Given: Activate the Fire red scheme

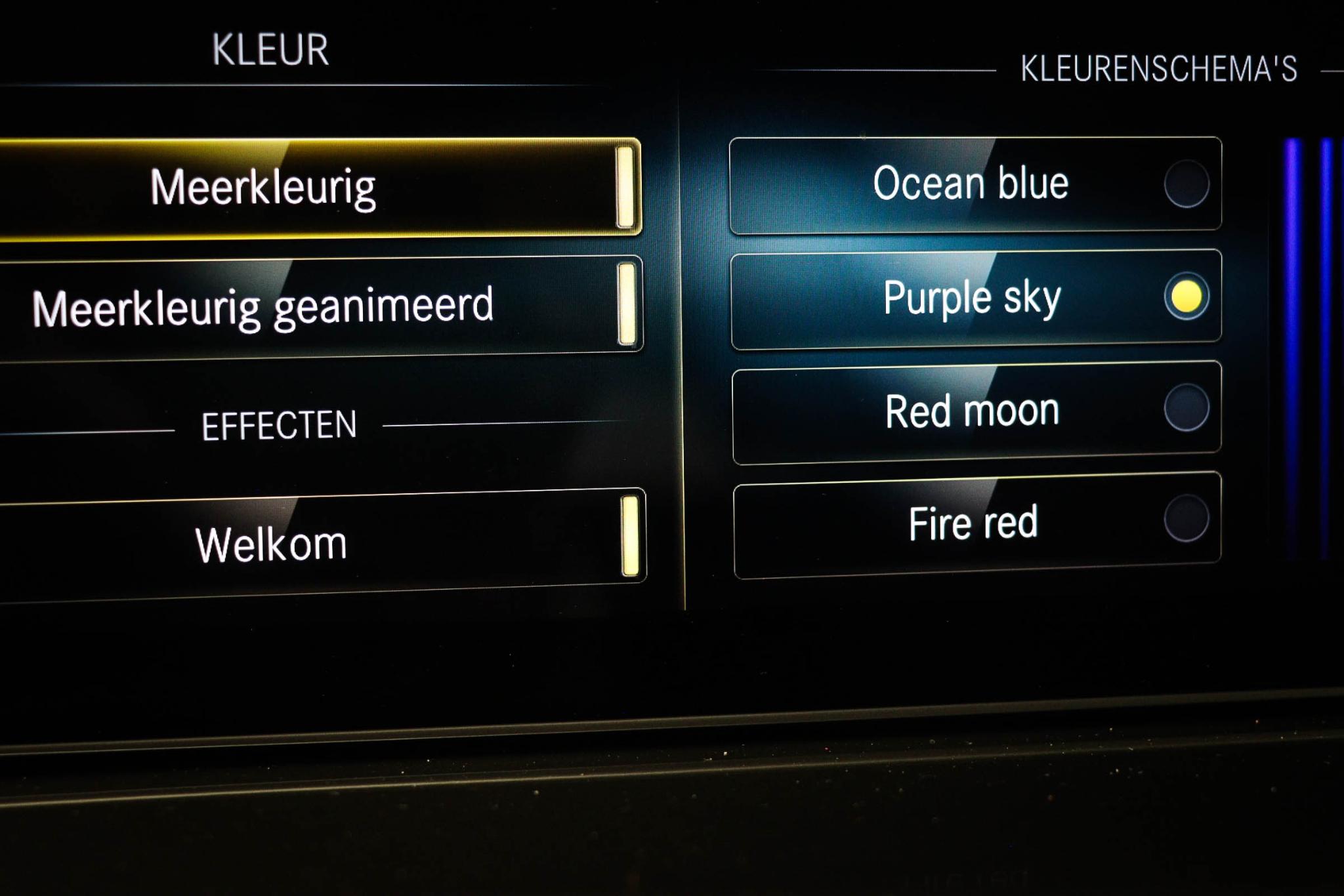Looking at the screenshot, I should click(x=975, y=523).
